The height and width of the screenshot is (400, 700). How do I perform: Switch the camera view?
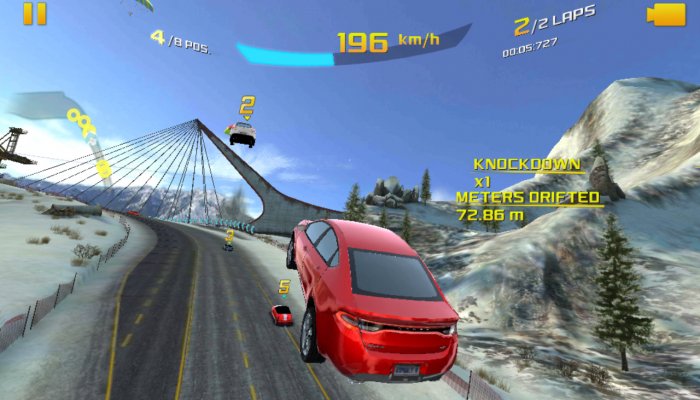coord(665,14)
